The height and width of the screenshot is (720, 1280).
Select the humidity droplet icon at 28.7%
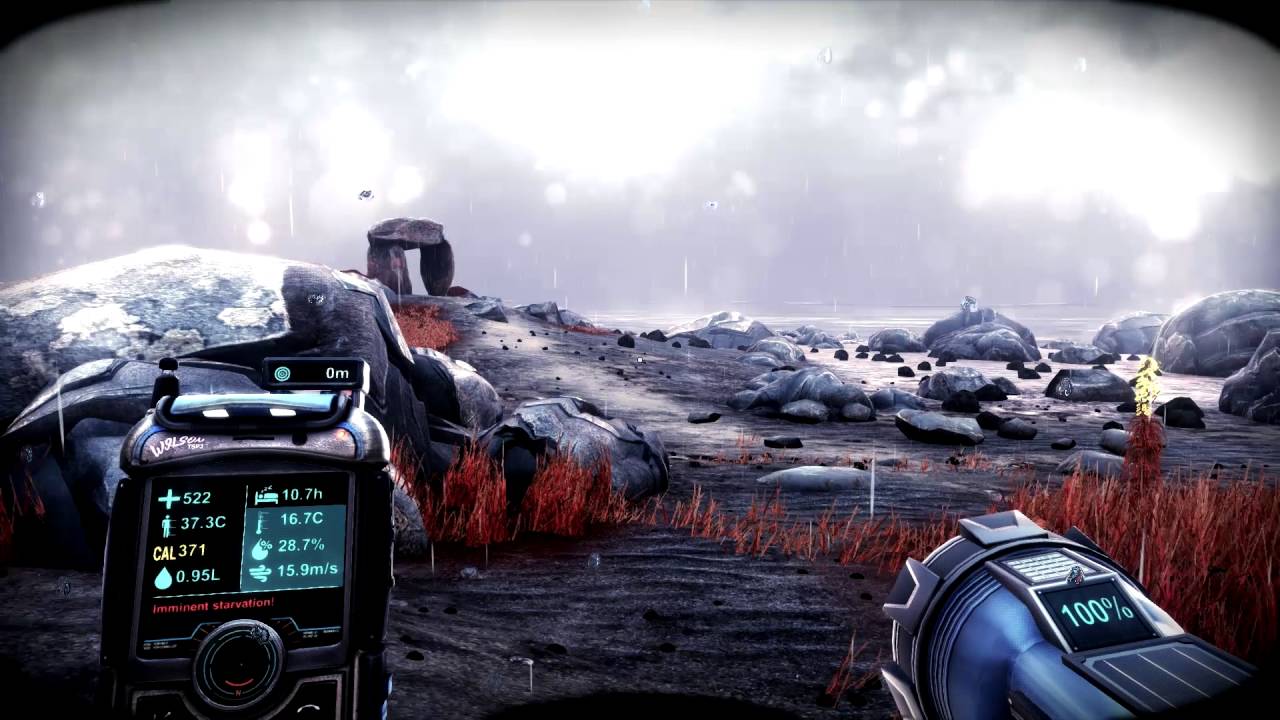pos(264,548)
